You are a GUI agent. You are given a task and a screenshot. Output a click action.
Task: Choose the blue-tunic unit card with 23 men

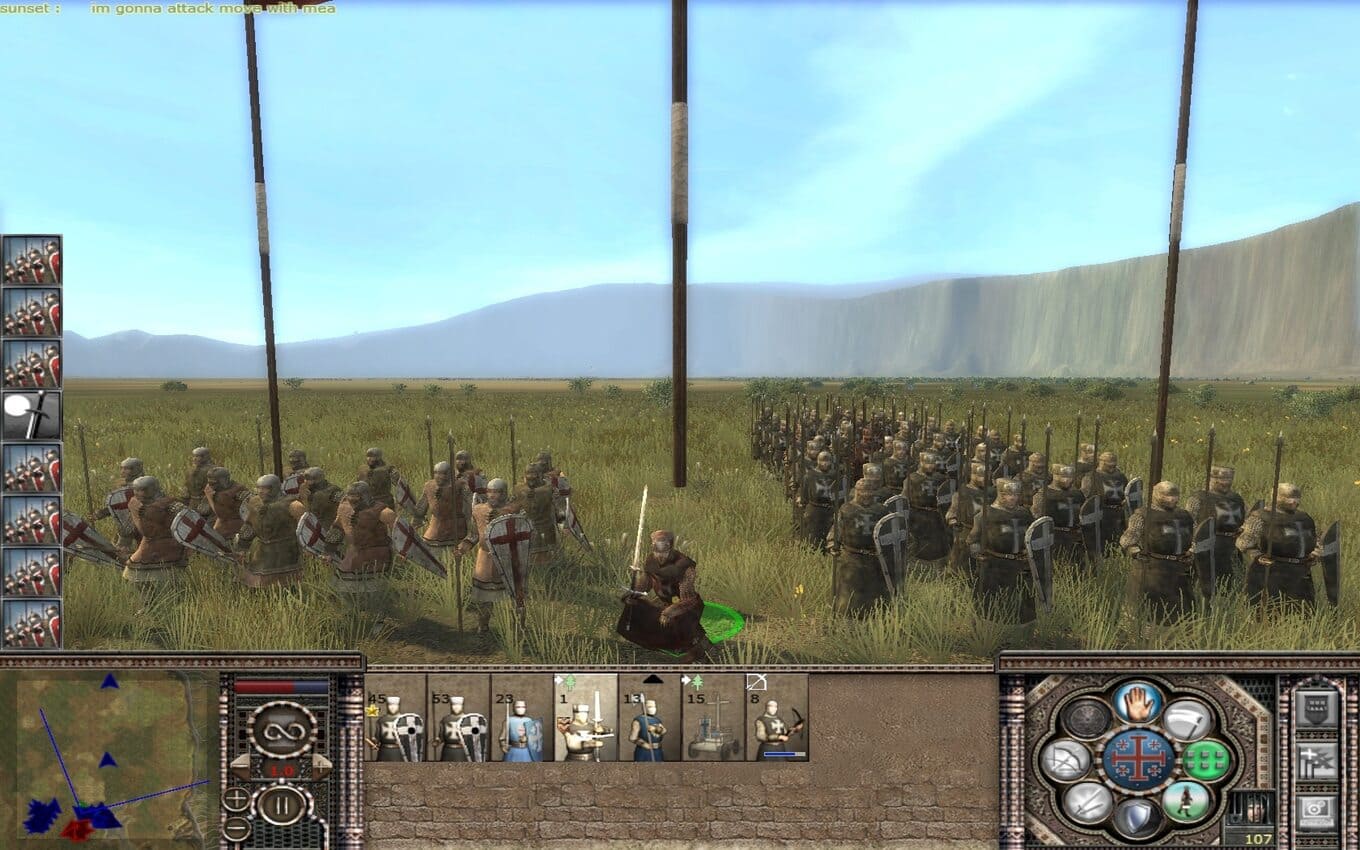[522, 718]
